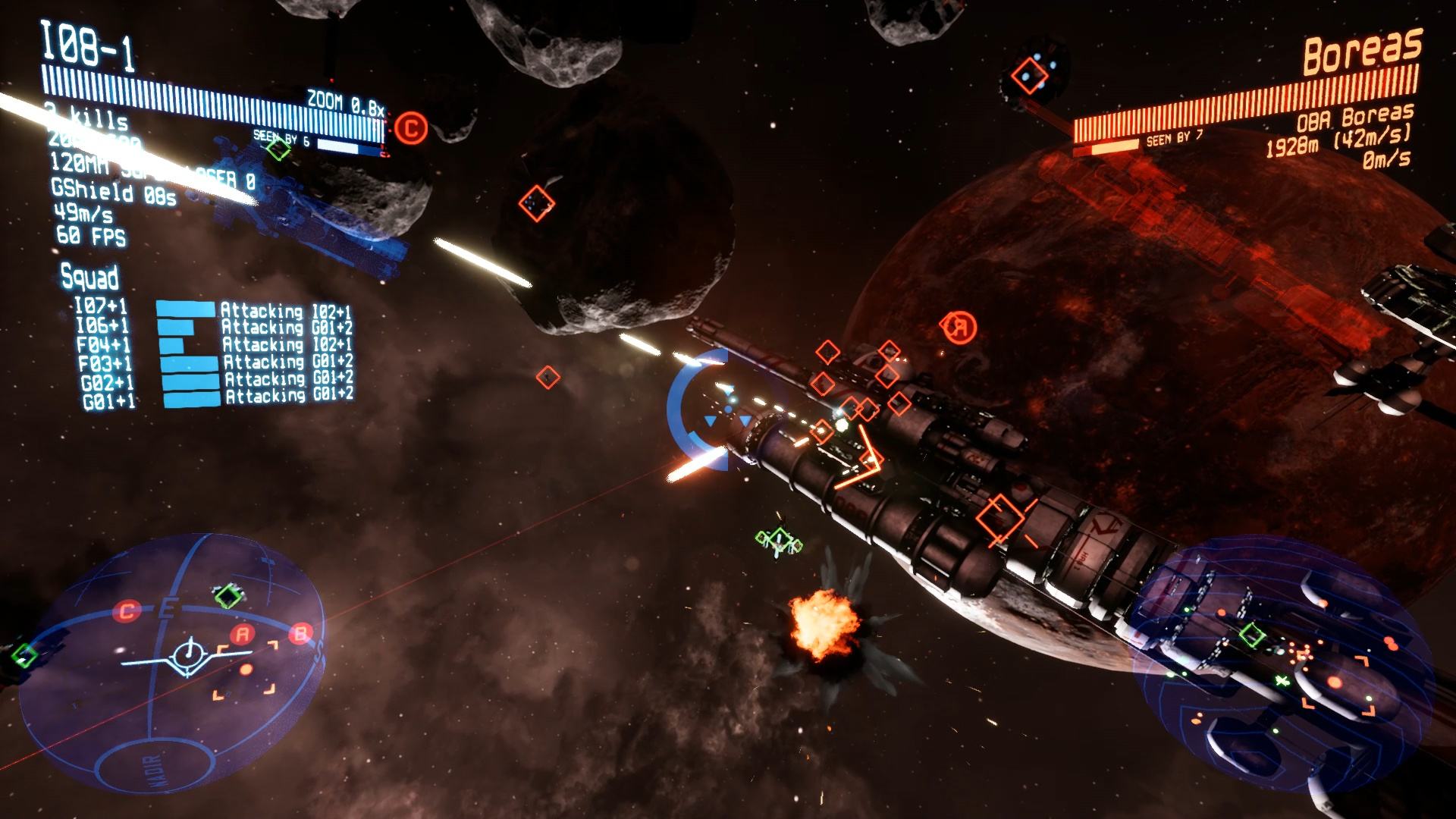Select squad member I07+1 in squad list
The image size is (1456, 819).
point(101,307)
